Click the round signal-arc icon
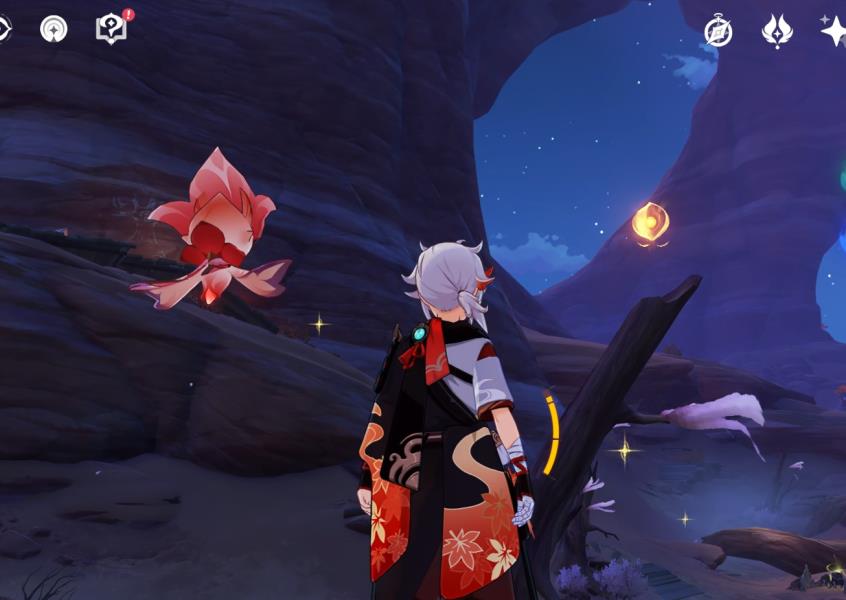 [x=54, y=29]
